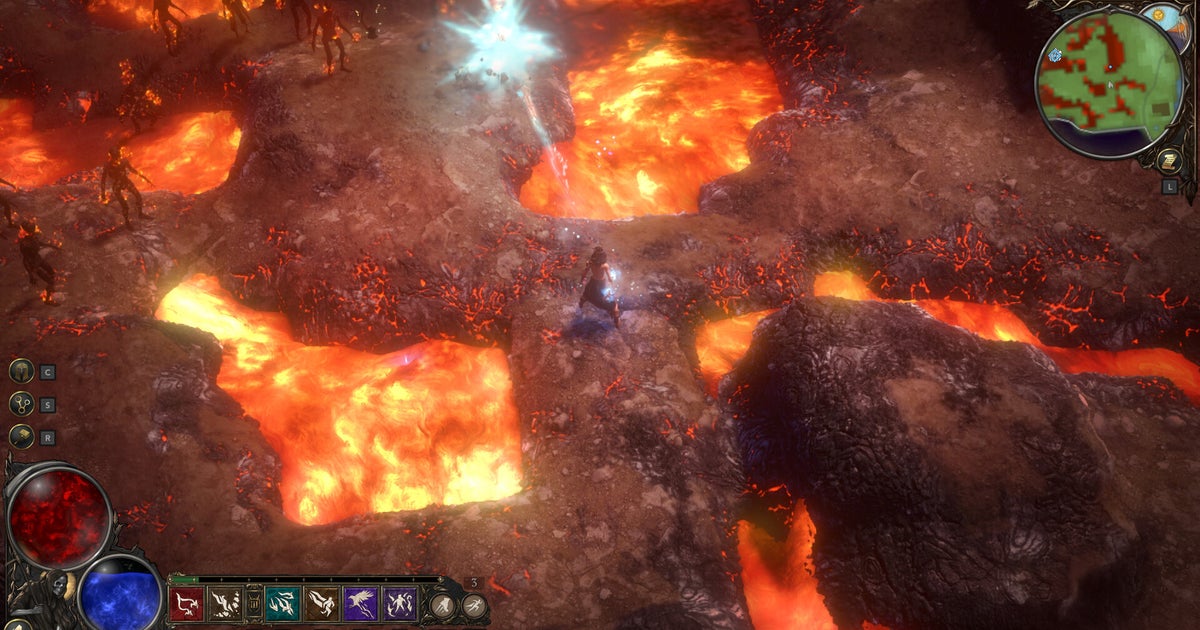1200x630 pixels.
Task: Click the small shield slot between skills
Action: click(253, 605)
